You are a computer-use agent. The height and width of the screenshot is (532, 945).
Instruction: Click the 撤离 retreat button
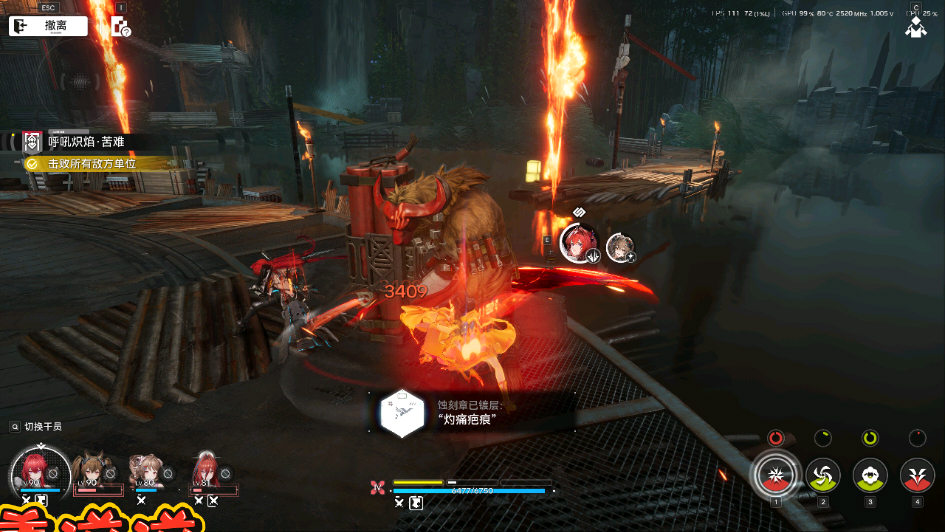click(x=48, y=26)
